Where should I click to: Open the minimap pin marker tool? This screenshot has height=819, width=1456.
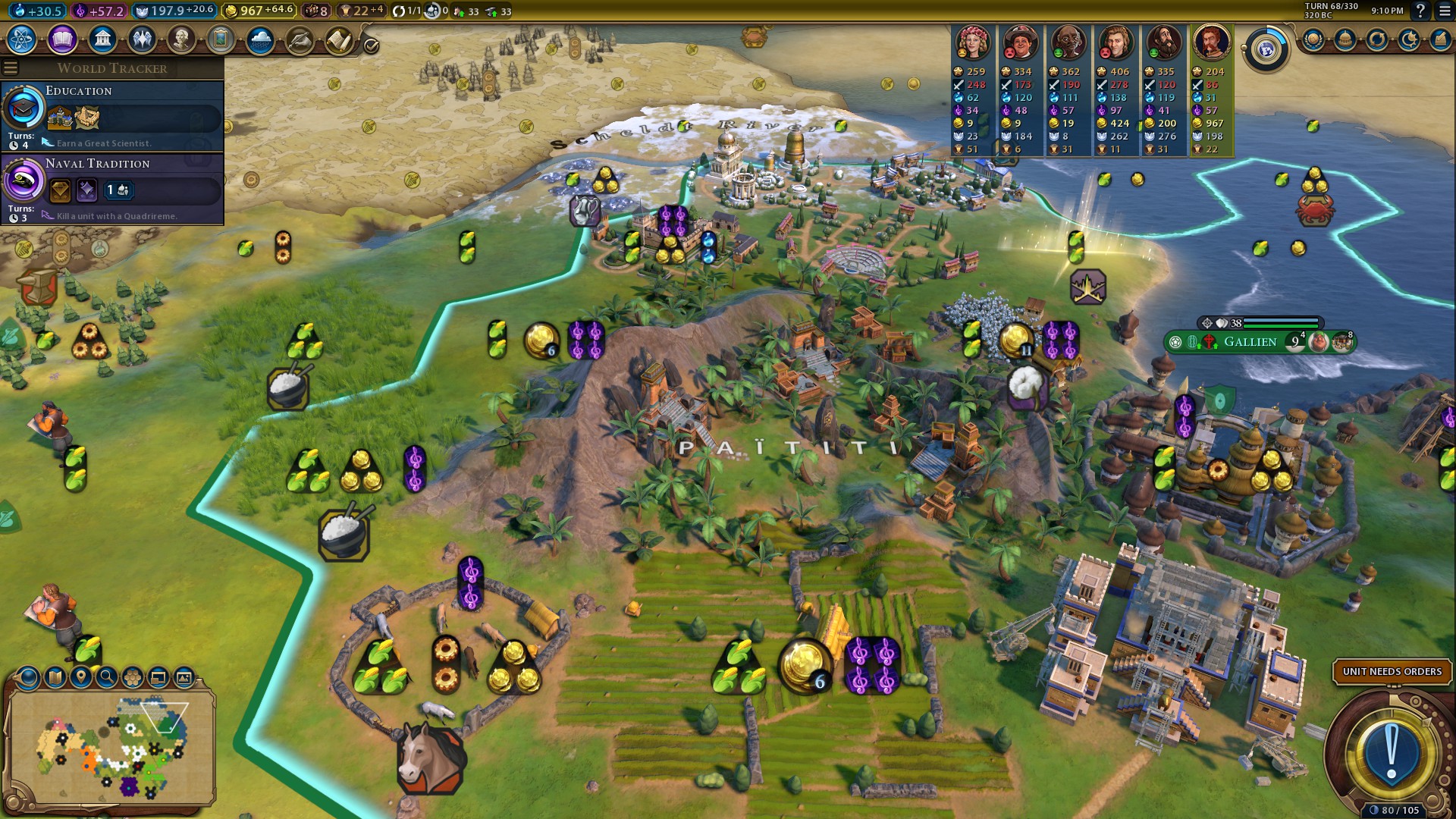pyautogui.click(x=80, y=676)
